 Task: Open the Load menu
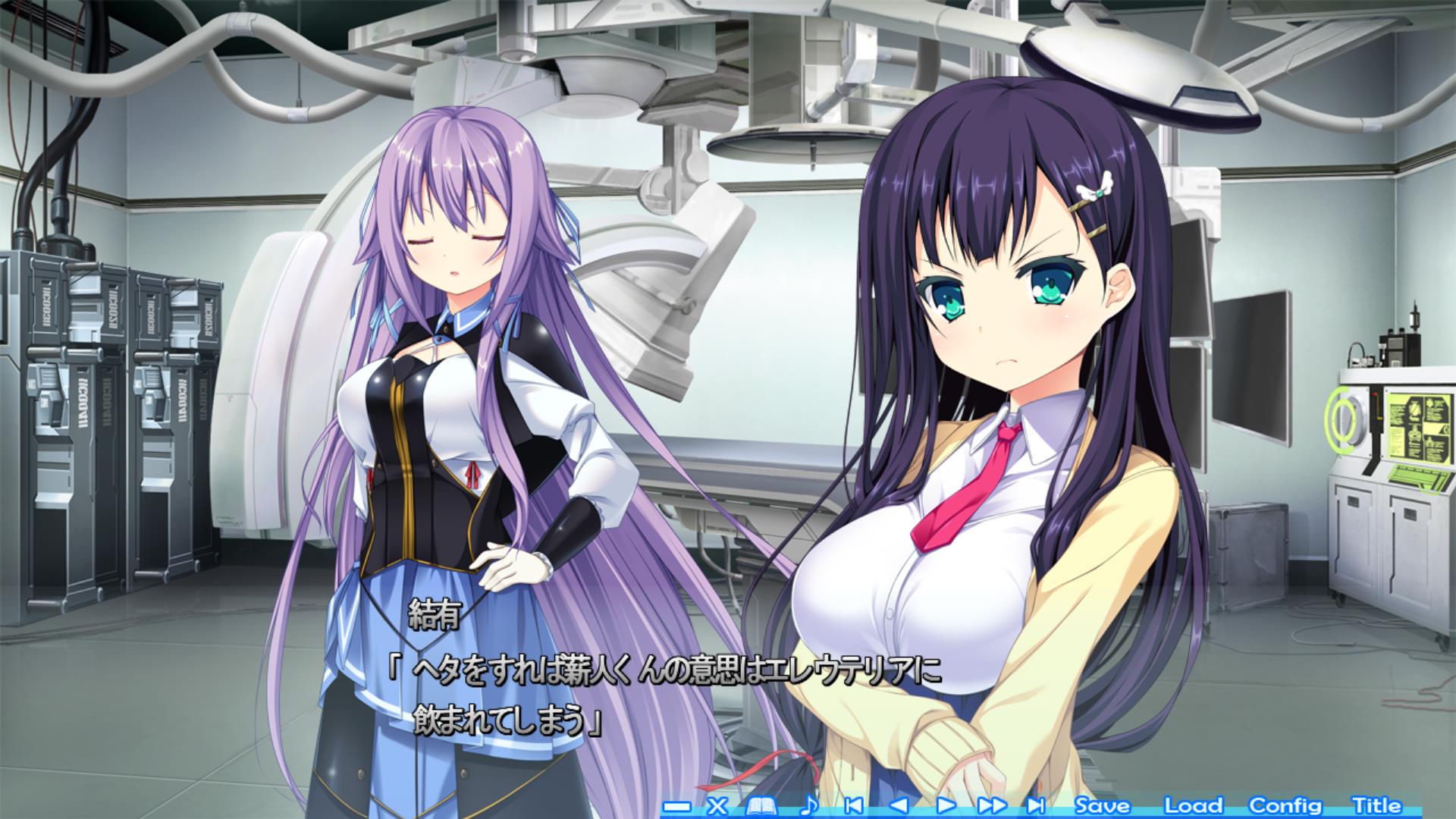click(x=1193, y=805)
